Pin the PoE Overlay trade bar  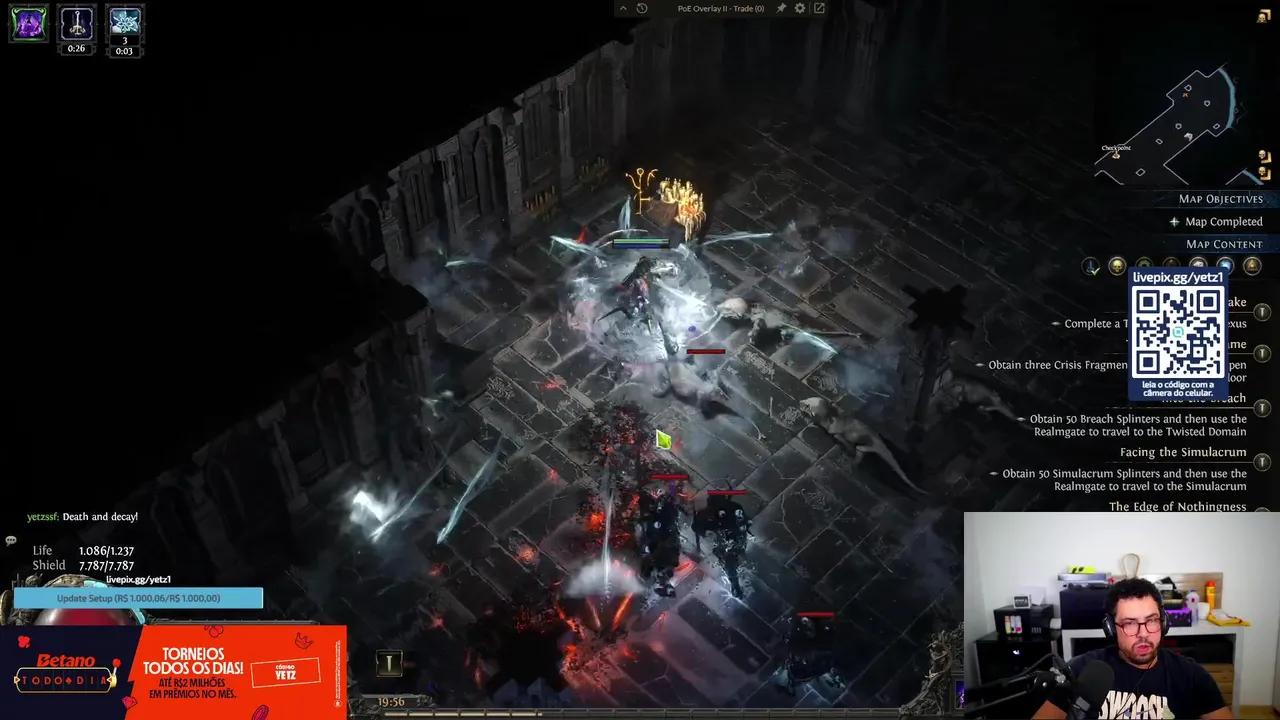[x=781, y=8]
